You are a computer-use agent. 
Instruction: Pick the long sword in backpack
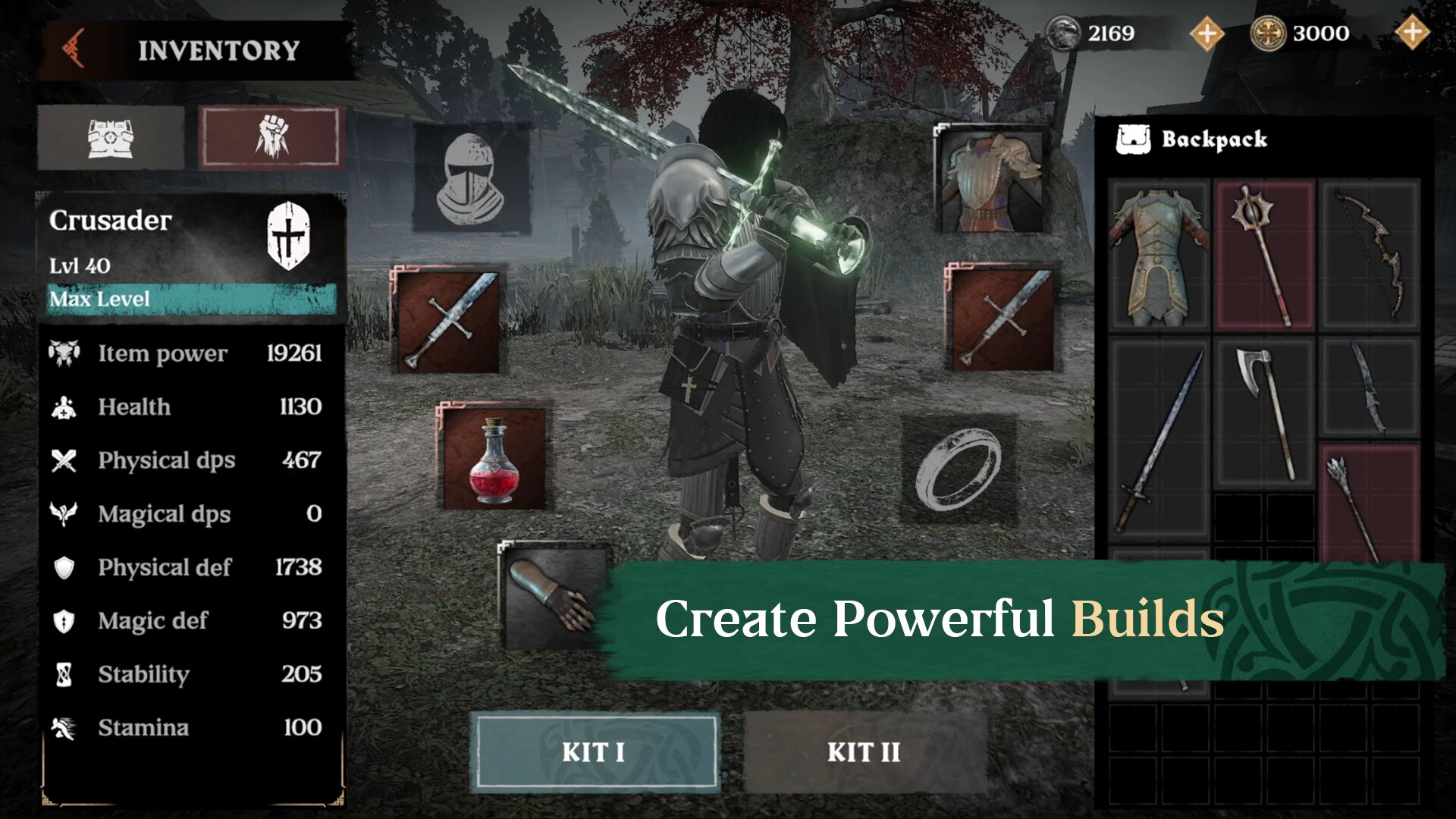[x=1159, y=440]
